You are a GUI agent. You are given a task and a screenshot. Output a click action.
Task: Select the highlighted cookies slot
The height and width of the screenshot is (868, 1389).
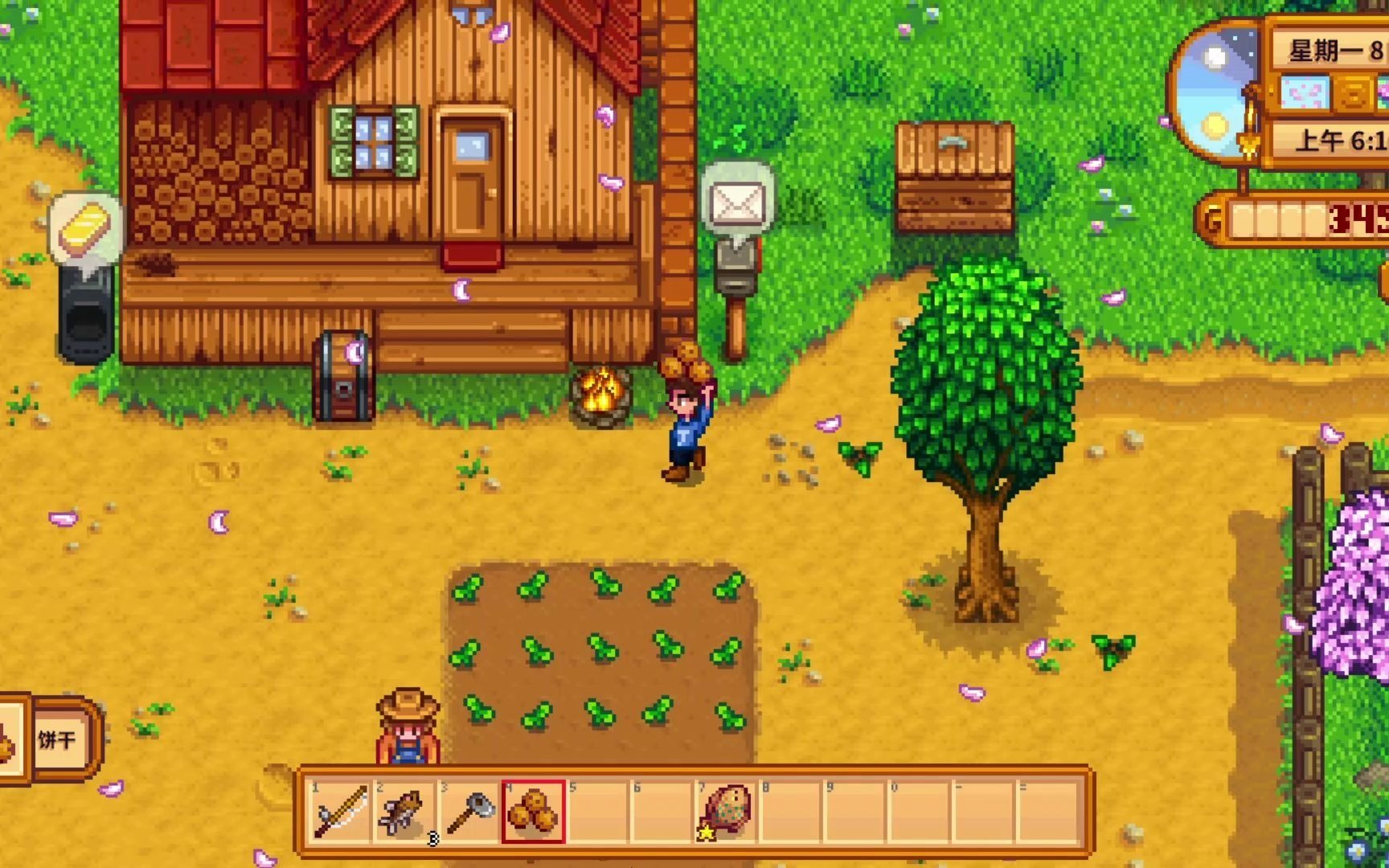point(534,811)
